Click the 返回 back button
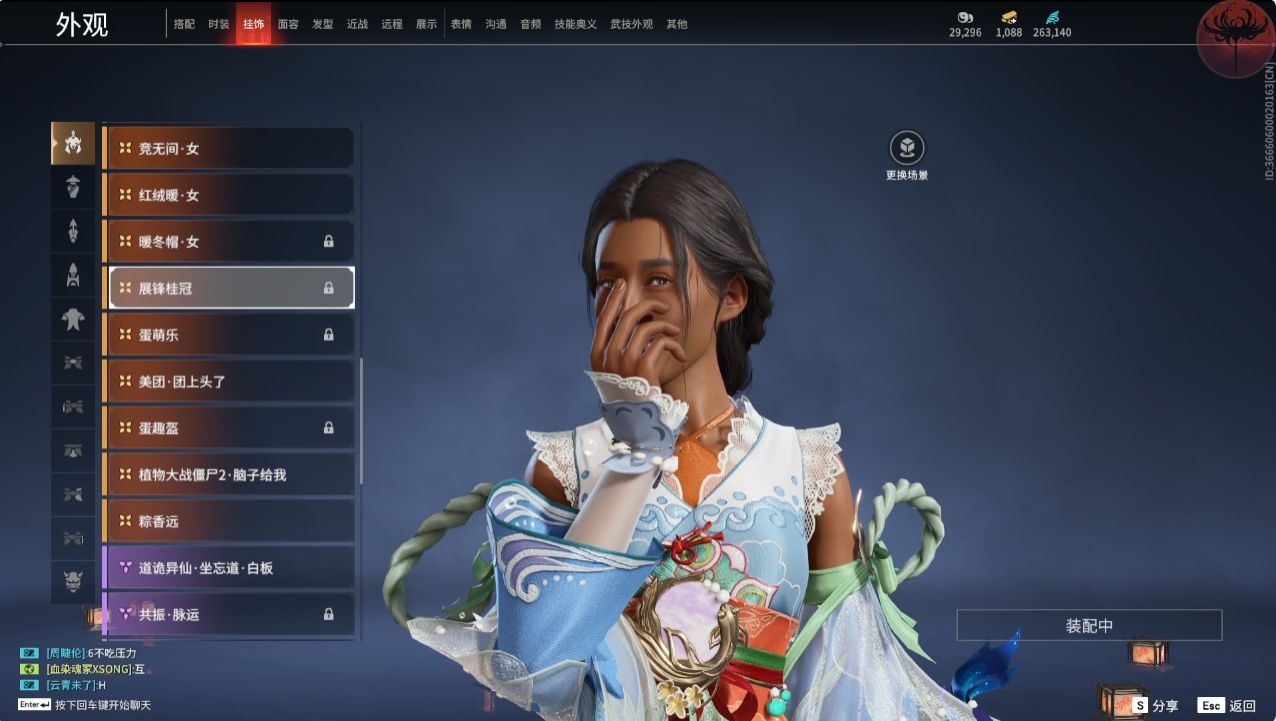Image resolution: width=1276 pixels, height=721 pixels. [x=1228, y=705]
